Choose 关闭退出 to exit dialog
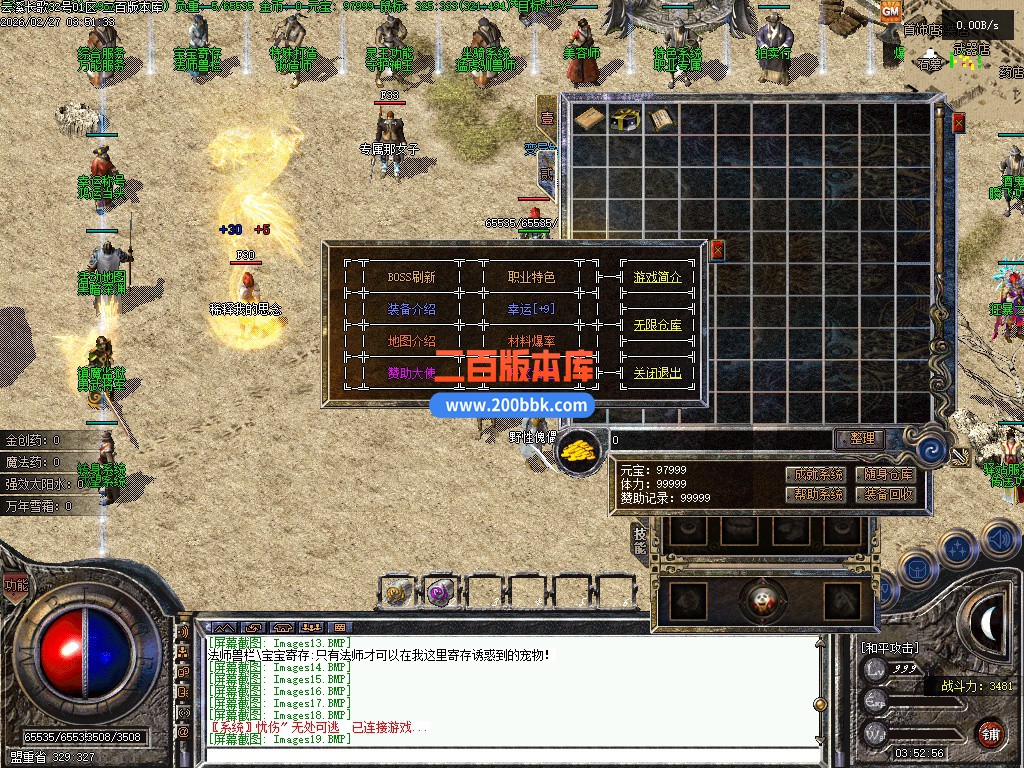1024x768 pixels. coord(657,373)
